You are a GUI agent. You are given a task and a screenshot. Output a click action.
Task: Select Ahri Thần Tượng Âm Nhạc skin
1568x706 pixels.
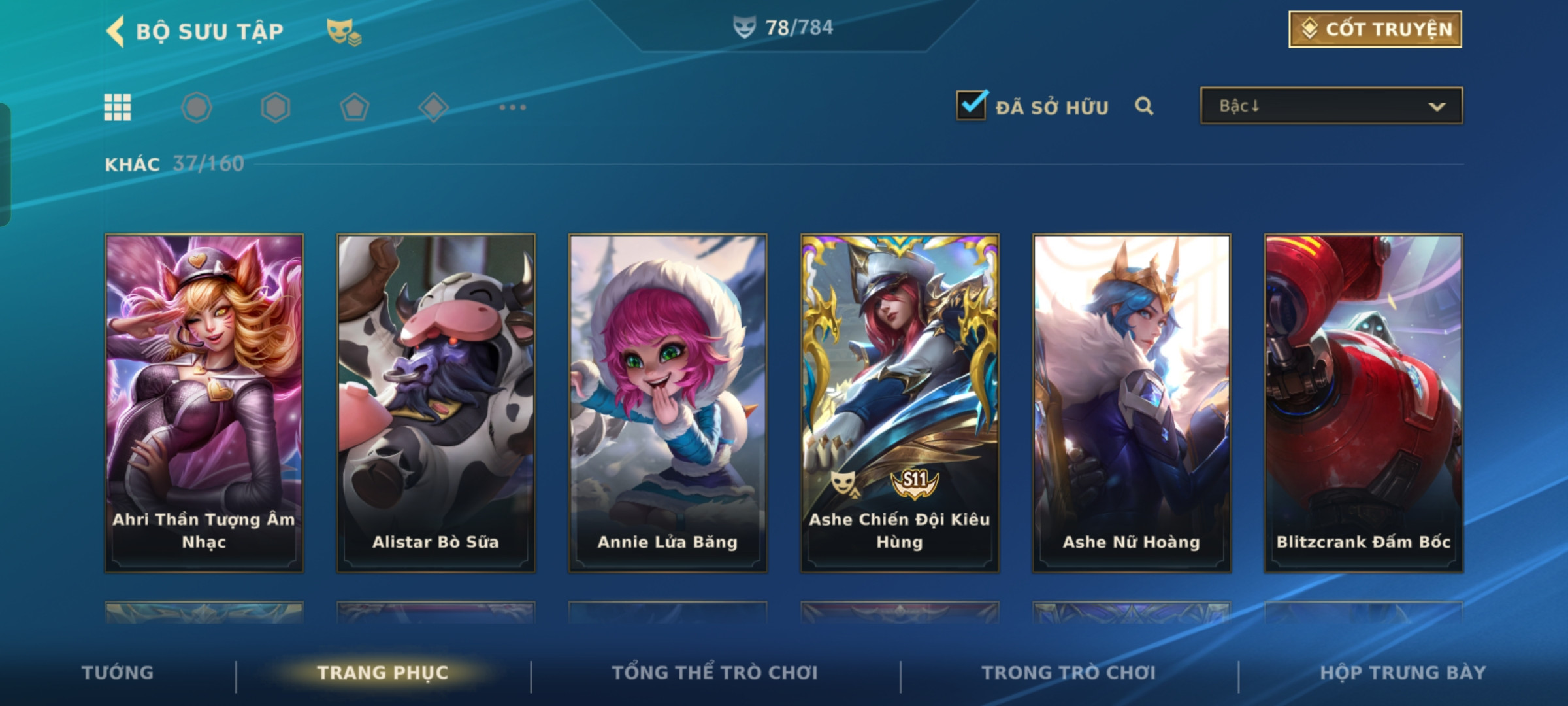pyautogui.click(x=204, y=403)
